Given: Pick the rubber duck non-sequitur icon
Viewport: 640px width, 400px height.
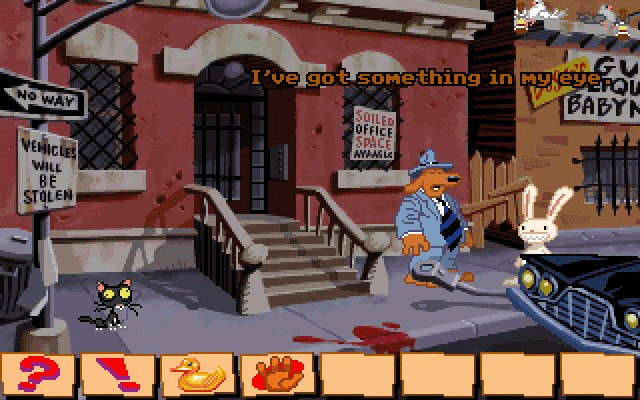Looking at the screenshot, I should point(199,375).
